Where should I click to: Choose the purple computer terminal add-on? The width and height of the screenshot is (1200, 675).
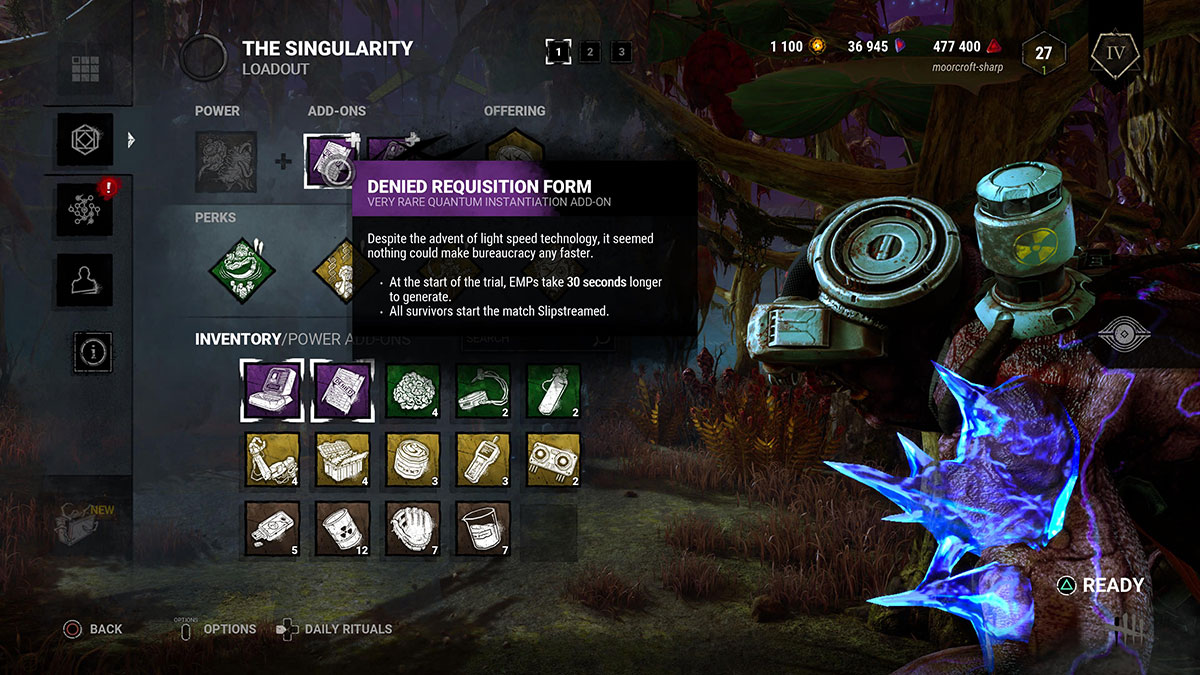(x=273, y=392)
